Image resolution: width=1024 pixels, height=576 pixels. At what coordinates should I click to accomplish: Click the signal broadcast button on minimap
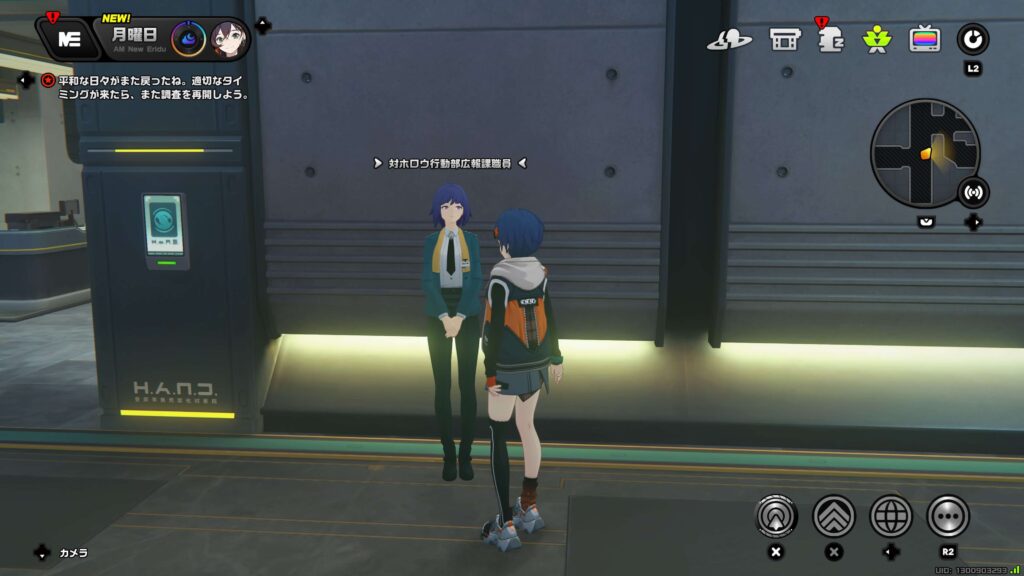click(972, 191)
